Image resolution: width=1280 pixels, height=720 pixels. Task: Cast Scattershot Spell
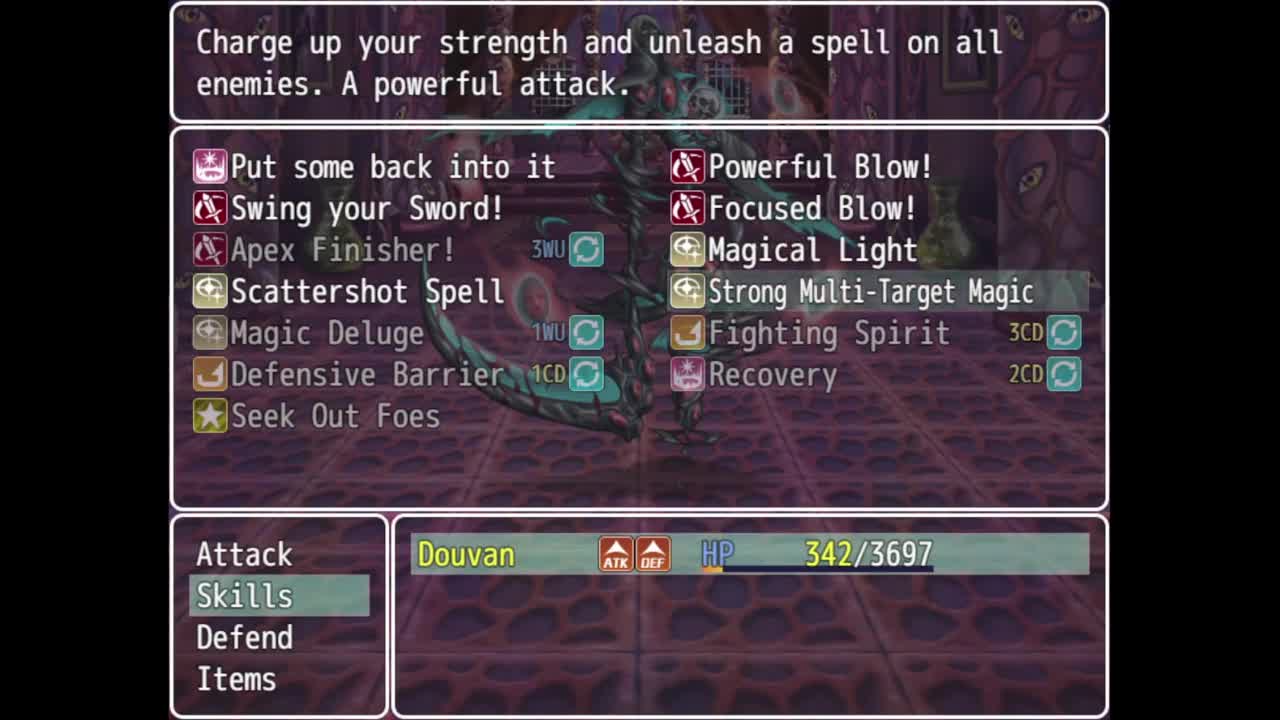367,292
